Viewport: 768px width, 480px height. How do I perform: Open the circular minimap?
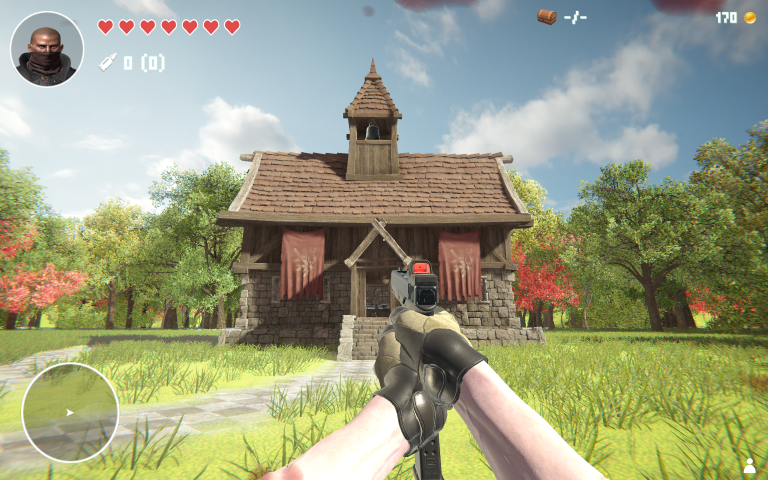pos(70,412)
